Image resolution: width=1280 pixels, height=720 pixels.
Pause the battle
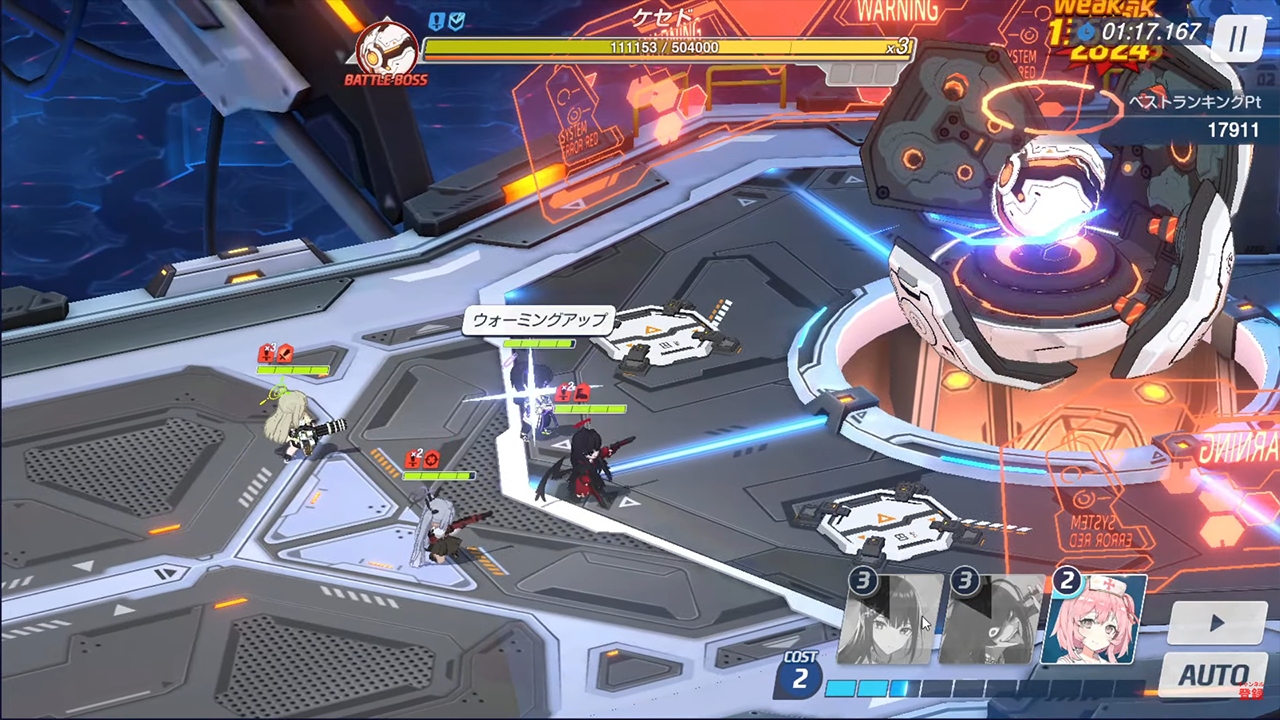point(1238,40)
